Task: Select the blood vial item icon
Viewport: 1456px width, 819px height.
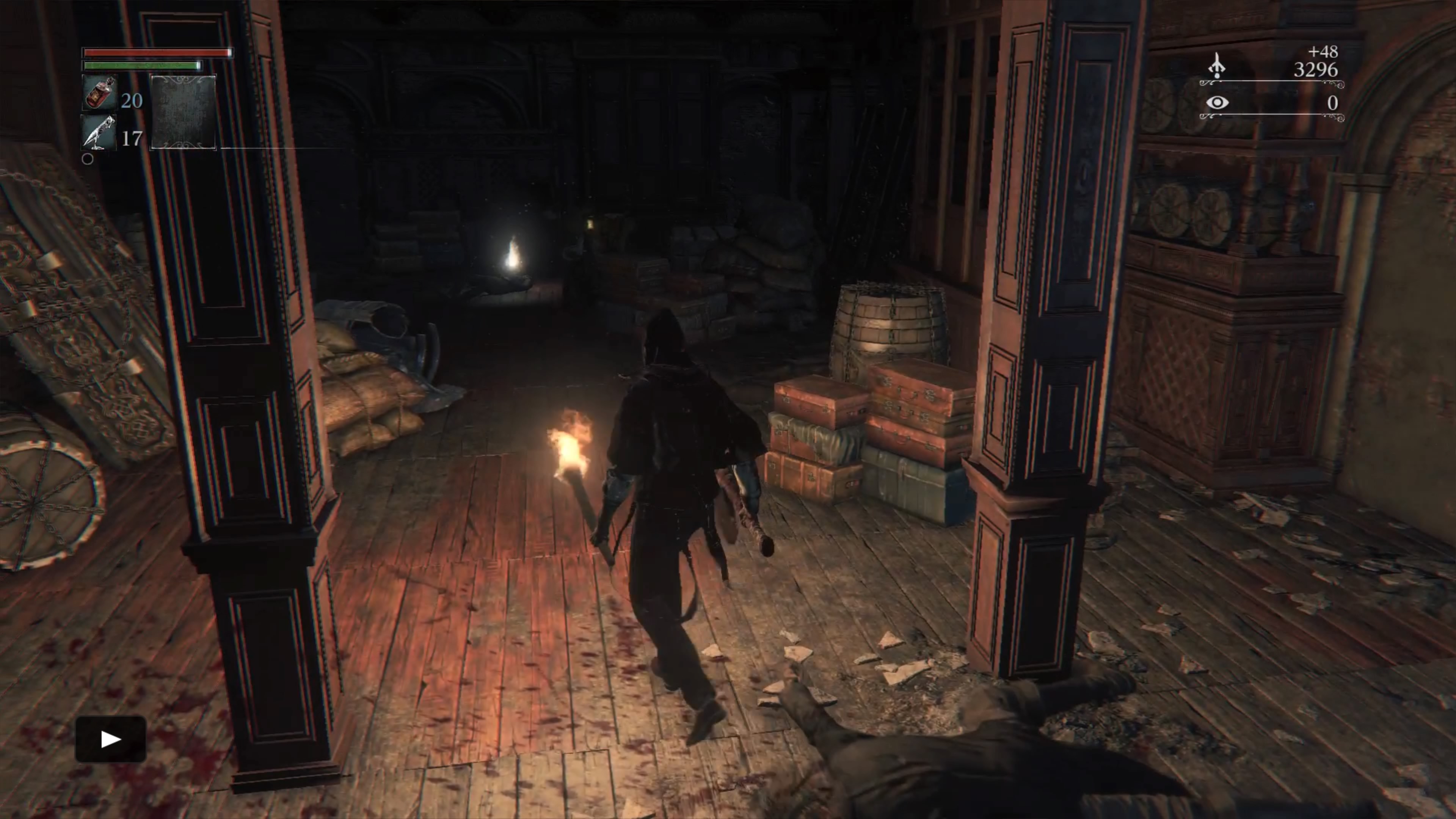Action: pyautogui.click(x=99, y=93)
